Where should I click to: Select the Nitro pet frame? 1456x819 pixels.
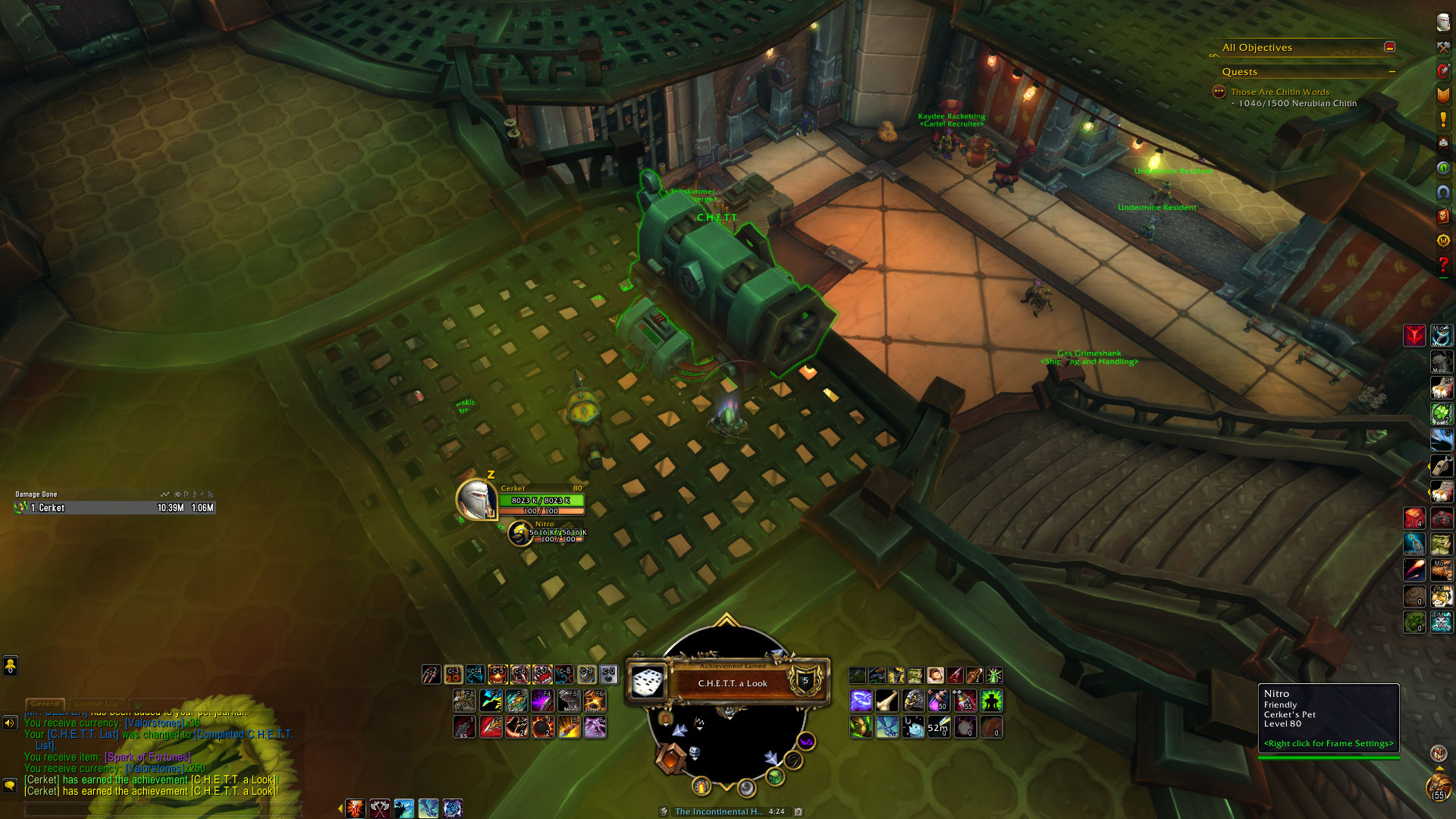pos(520,533)
